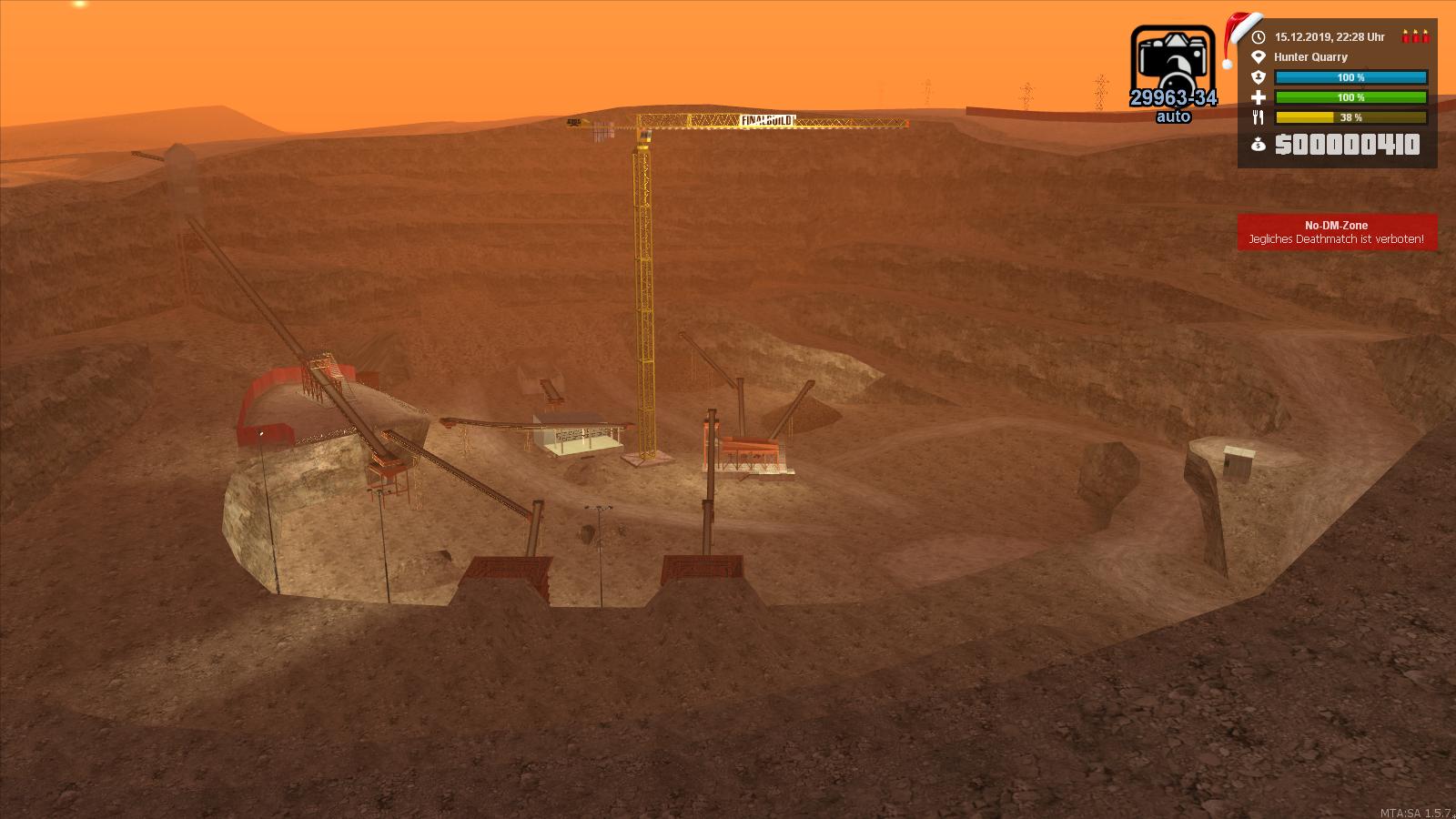The height and width of the screenshot is (819, 1456).
Task: Select the camera weapon icon
Action: [1172, 64]
